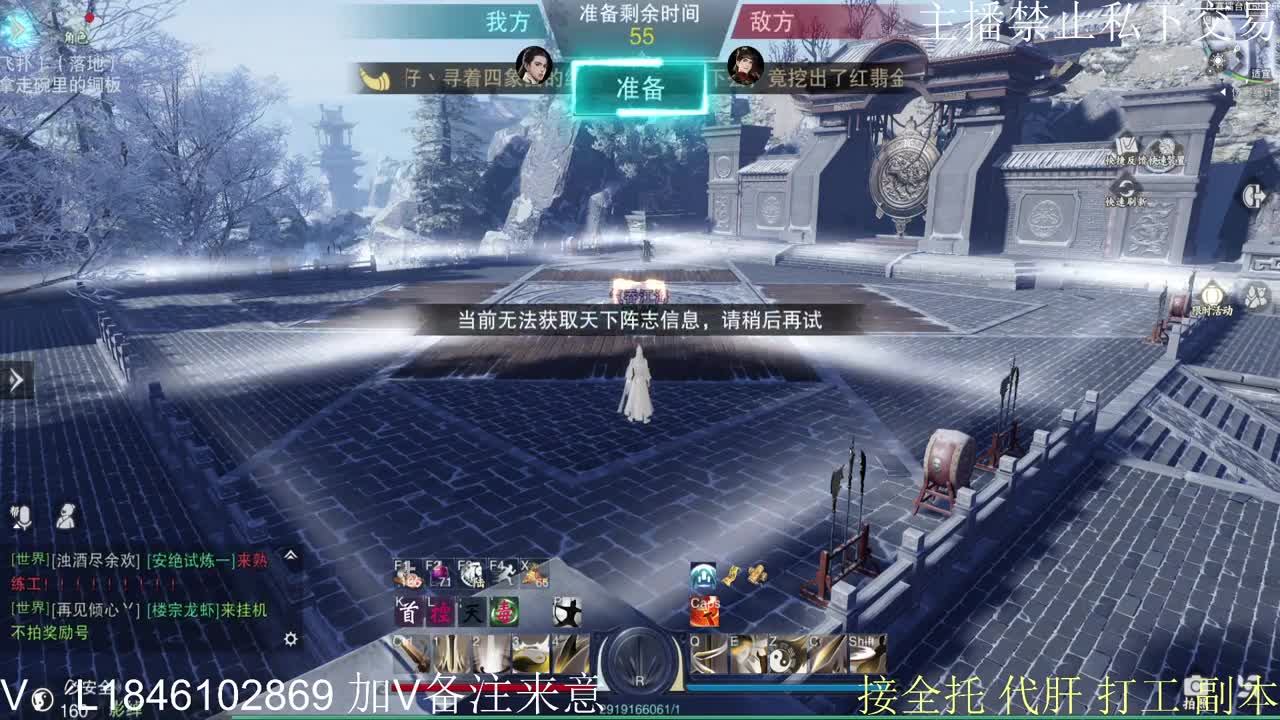Expand the right edge arrow panel
The image size is (1280, 720).
[x=1254, y=196]
